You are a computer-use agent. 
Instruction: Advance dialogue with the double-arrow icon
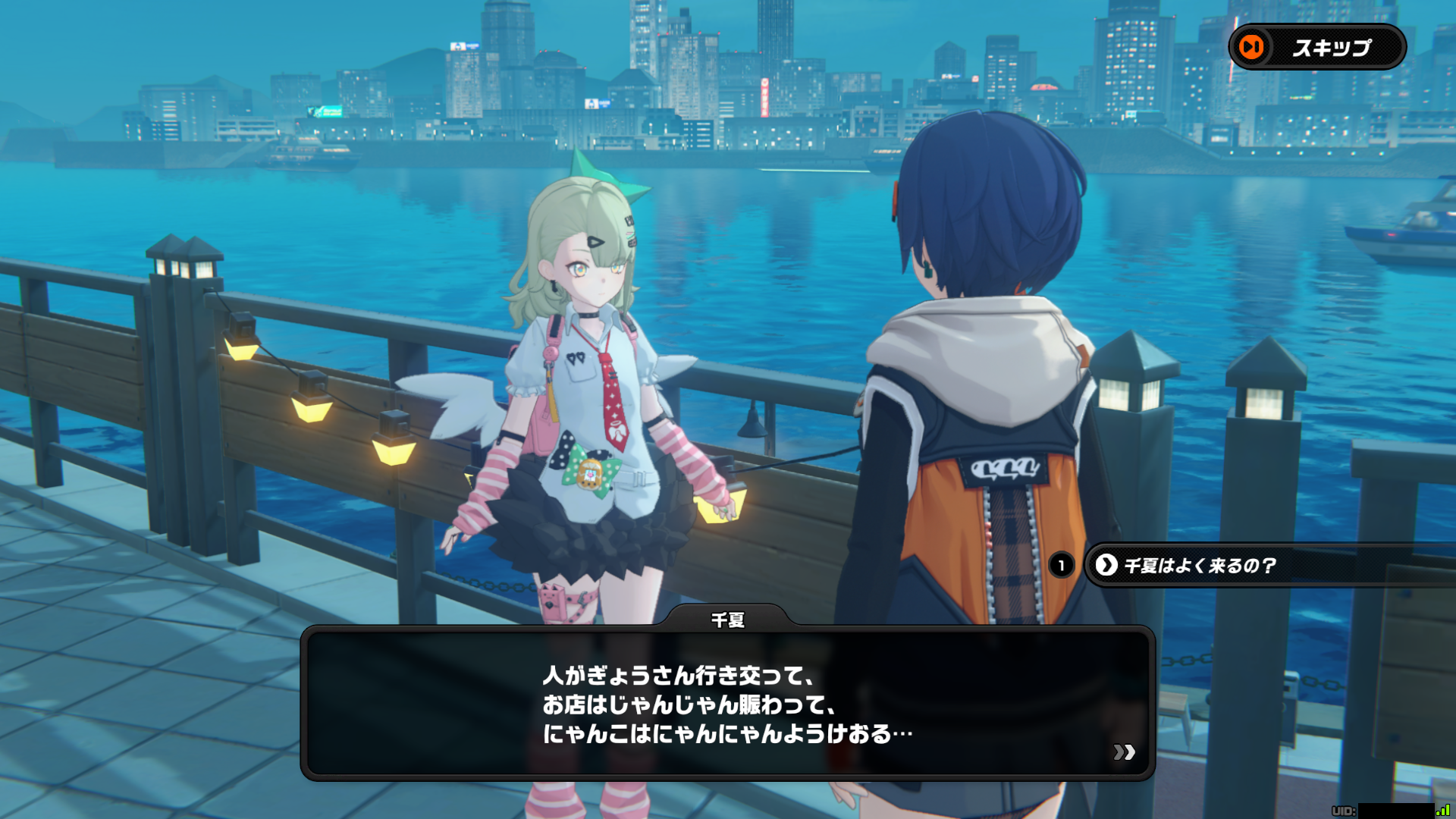pyautogui.click(x=1124, y=752)
